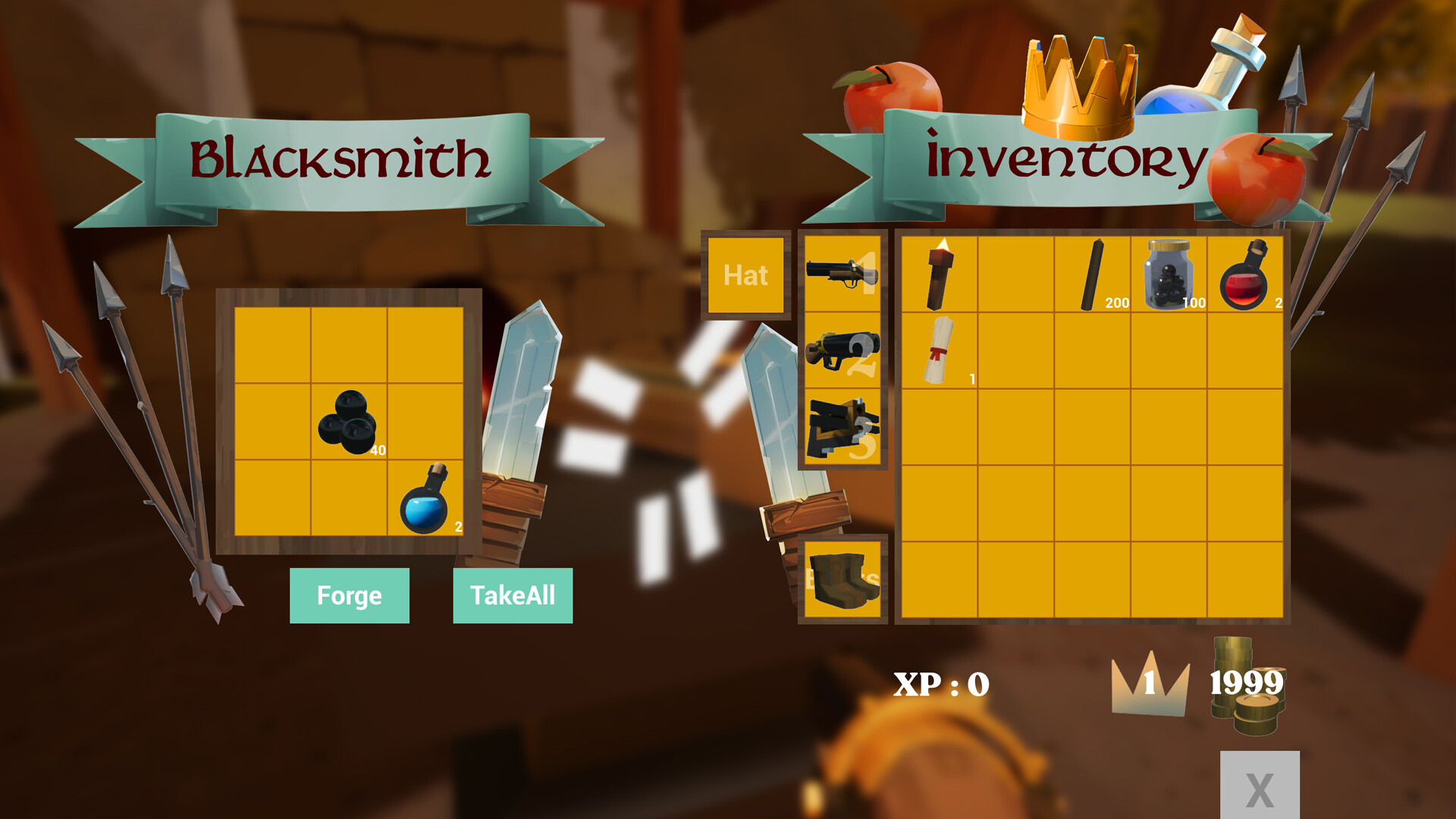Click the XP: 0 counter
The width and height of the screenshot is (1456, 819).
tap(940, 685)
